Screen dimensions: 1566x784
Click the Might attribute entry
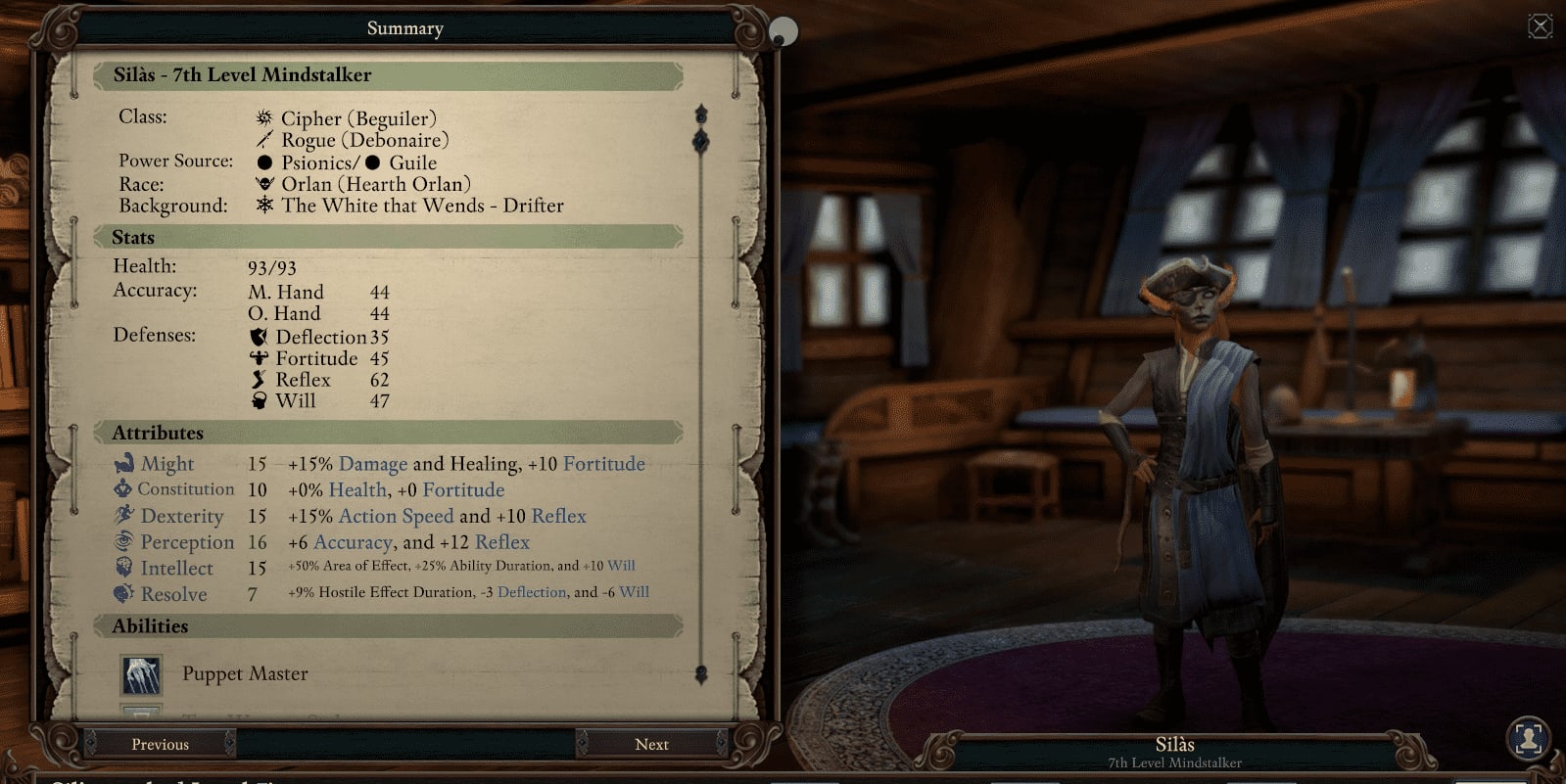click(x=166, y=464)
